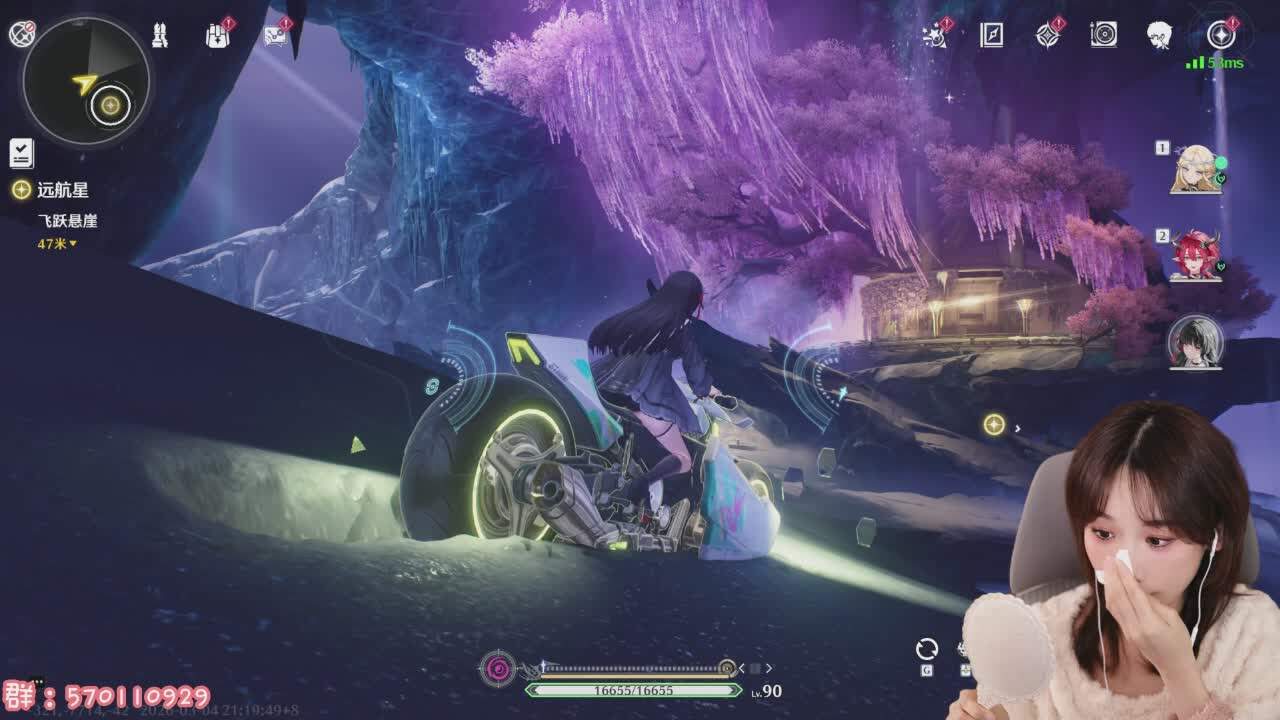Open the chat message icon with alert
The width and height of the screenshot is (1280, 720).
point(275,36)
